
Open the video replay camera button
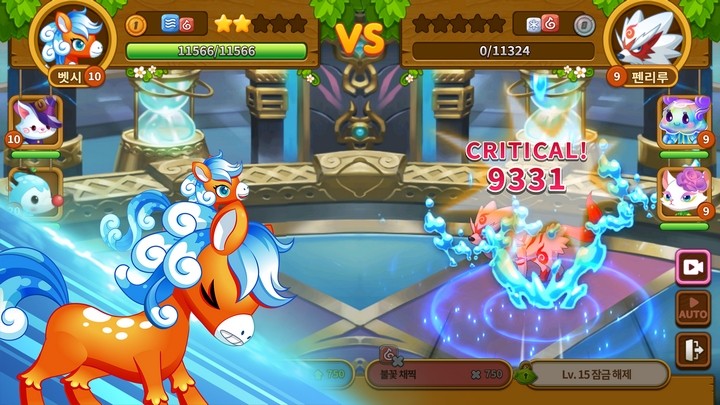[x=692, y=266]
